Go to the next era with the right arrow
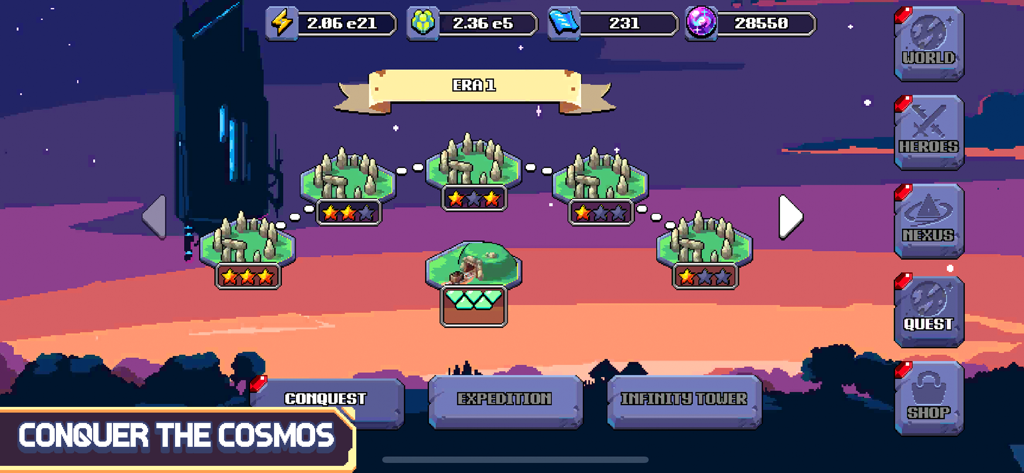The height and width of the screenshot is (473, 1024). [x=790, y=216]
